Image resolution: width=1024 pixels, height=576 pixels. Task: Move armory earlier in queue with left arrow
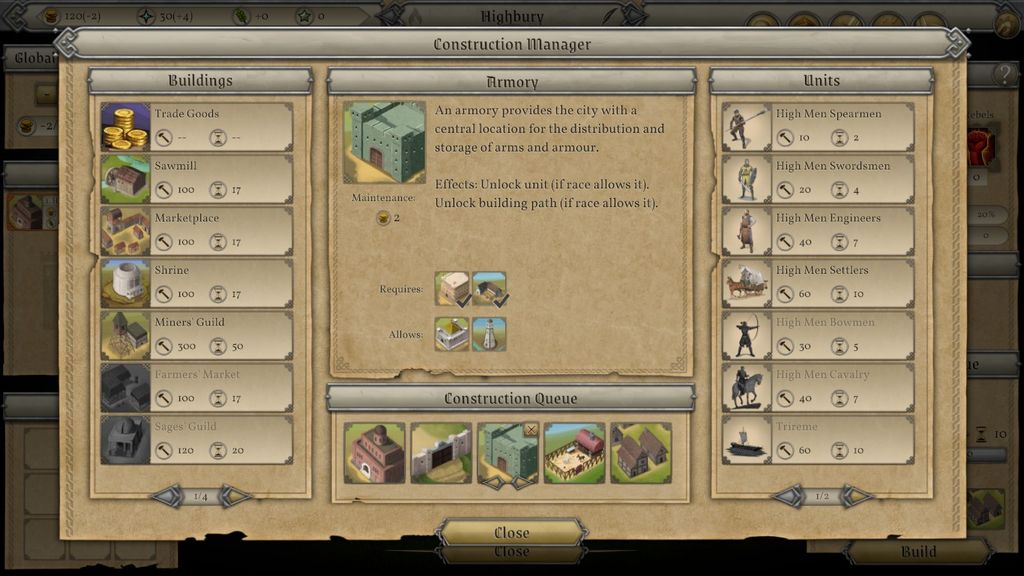pos(492,482)
